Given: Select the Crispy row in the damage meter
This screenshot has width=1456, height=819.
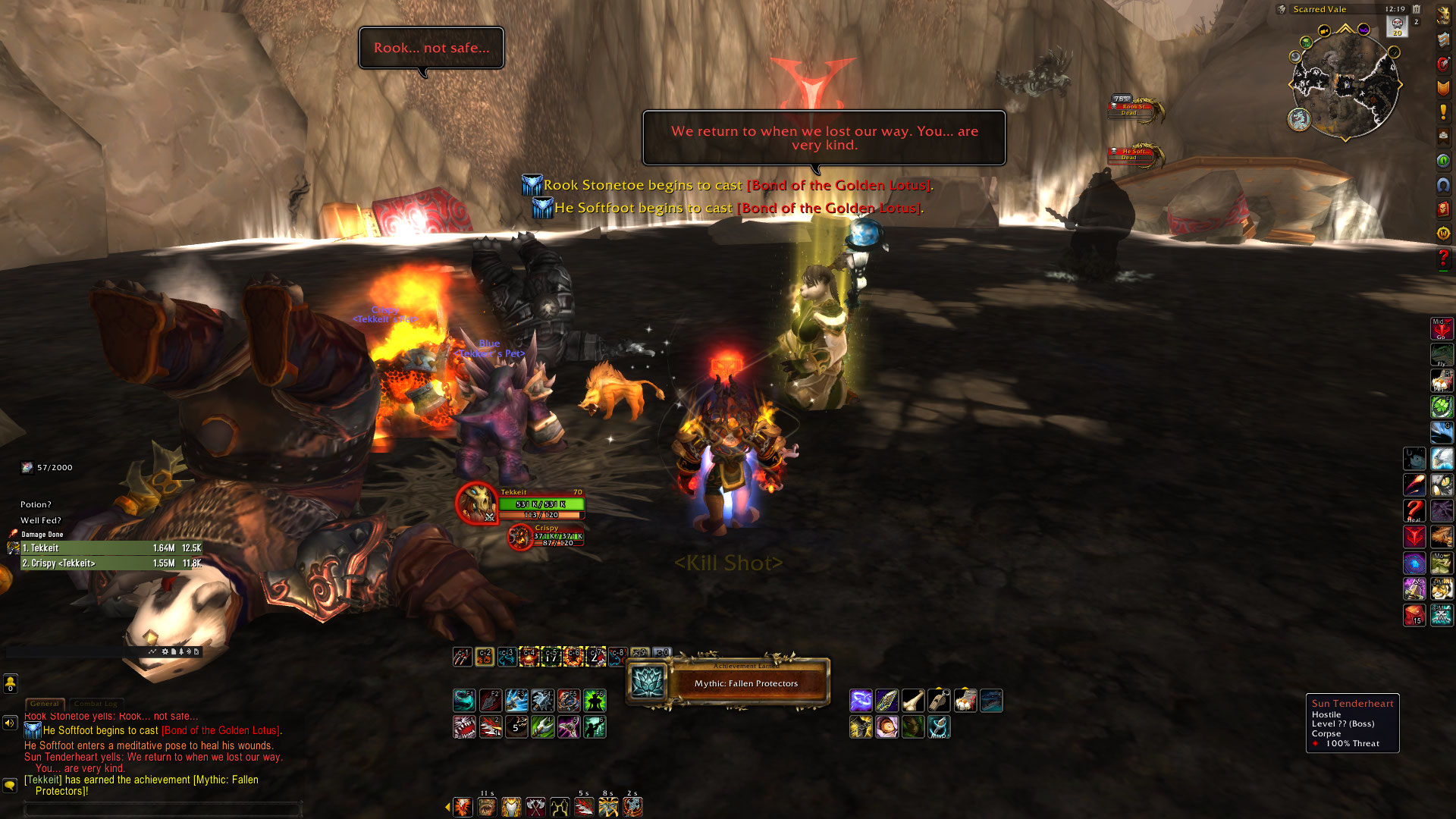Looking at the screenshot, I should click(x=111, y=563).
